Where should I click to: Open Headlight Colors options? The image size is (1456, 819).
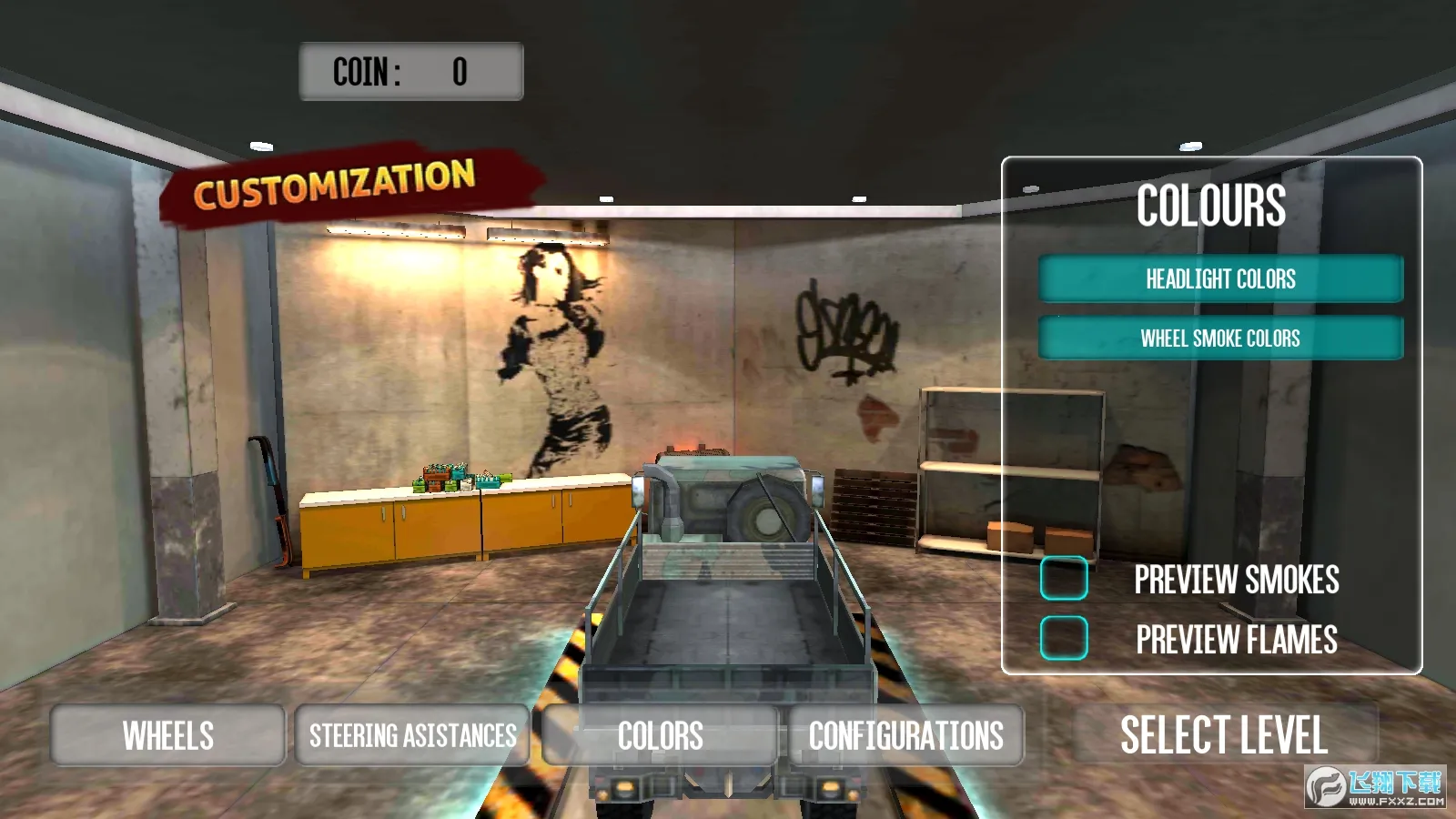1220,278
